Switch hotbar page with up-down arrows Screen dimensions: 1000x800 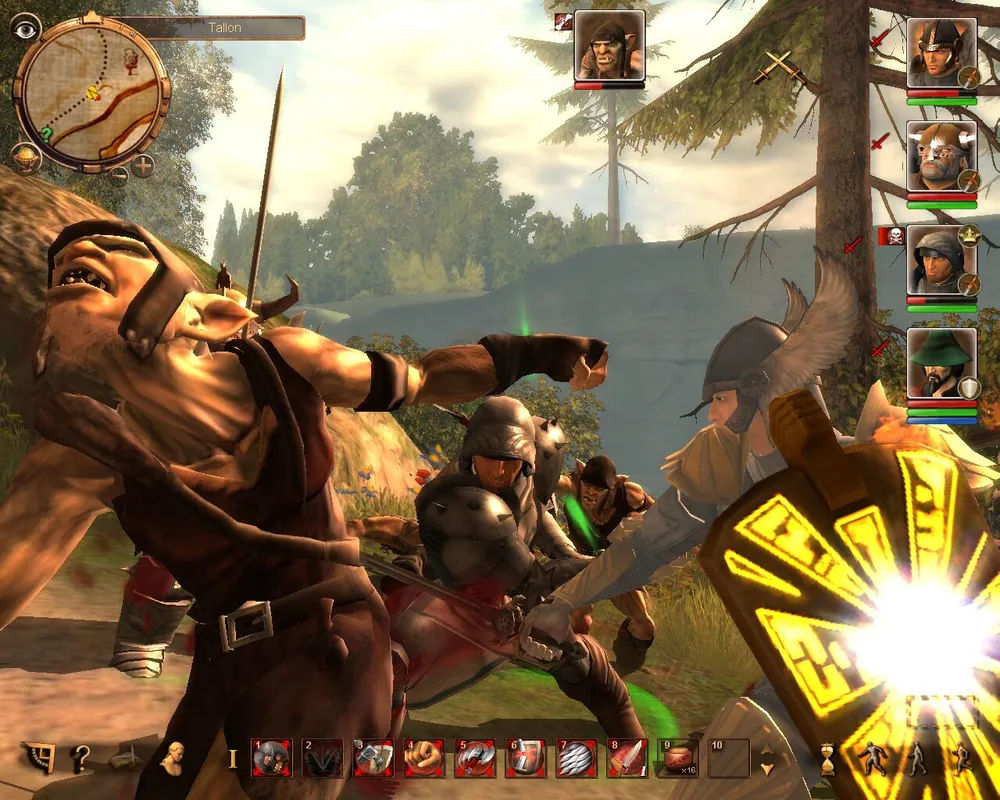click(767, 759)
